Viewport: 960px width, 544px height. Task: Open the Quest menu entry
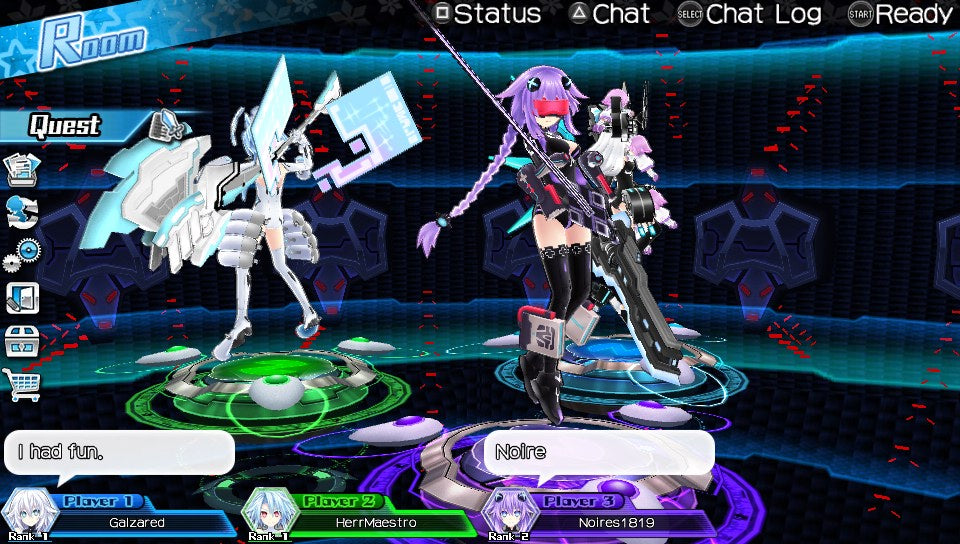point(66,125)
